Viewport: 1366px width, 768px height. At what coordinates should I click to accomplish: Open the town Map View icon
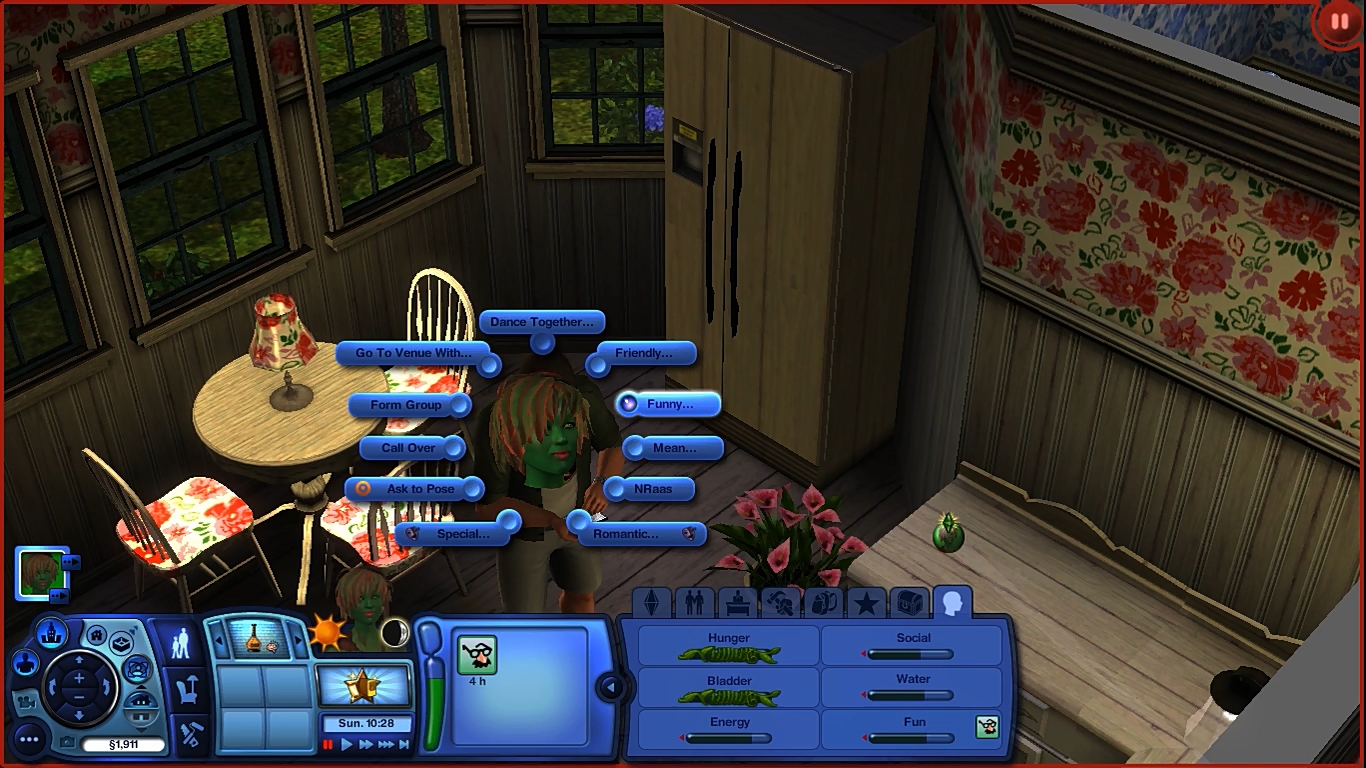point(51,635)
